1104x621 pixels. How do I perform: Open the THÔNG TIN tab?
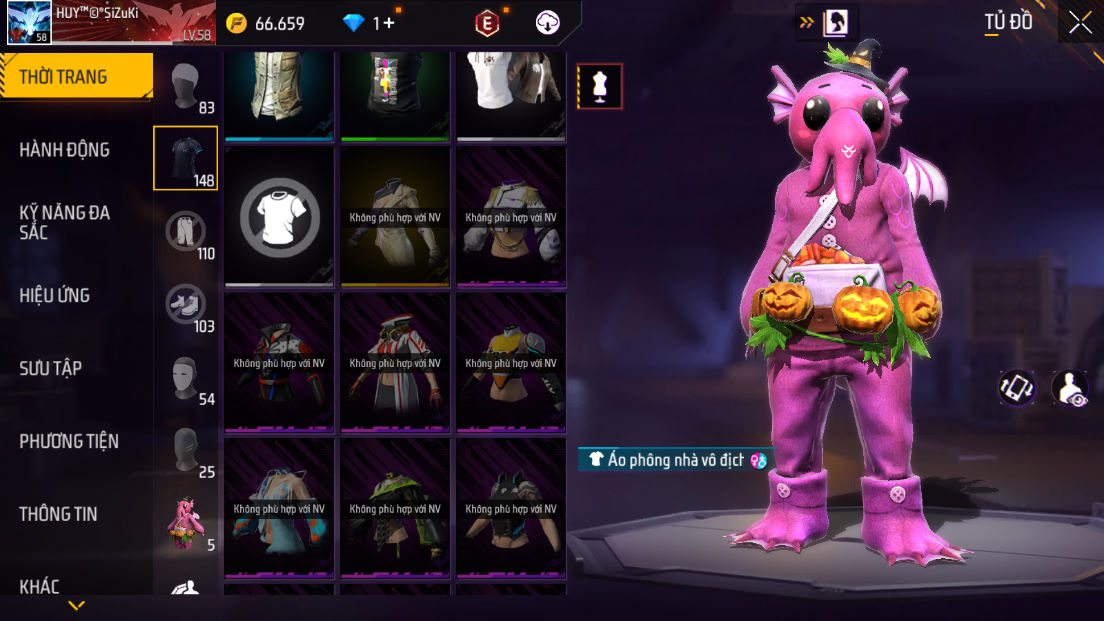[59, 514]
